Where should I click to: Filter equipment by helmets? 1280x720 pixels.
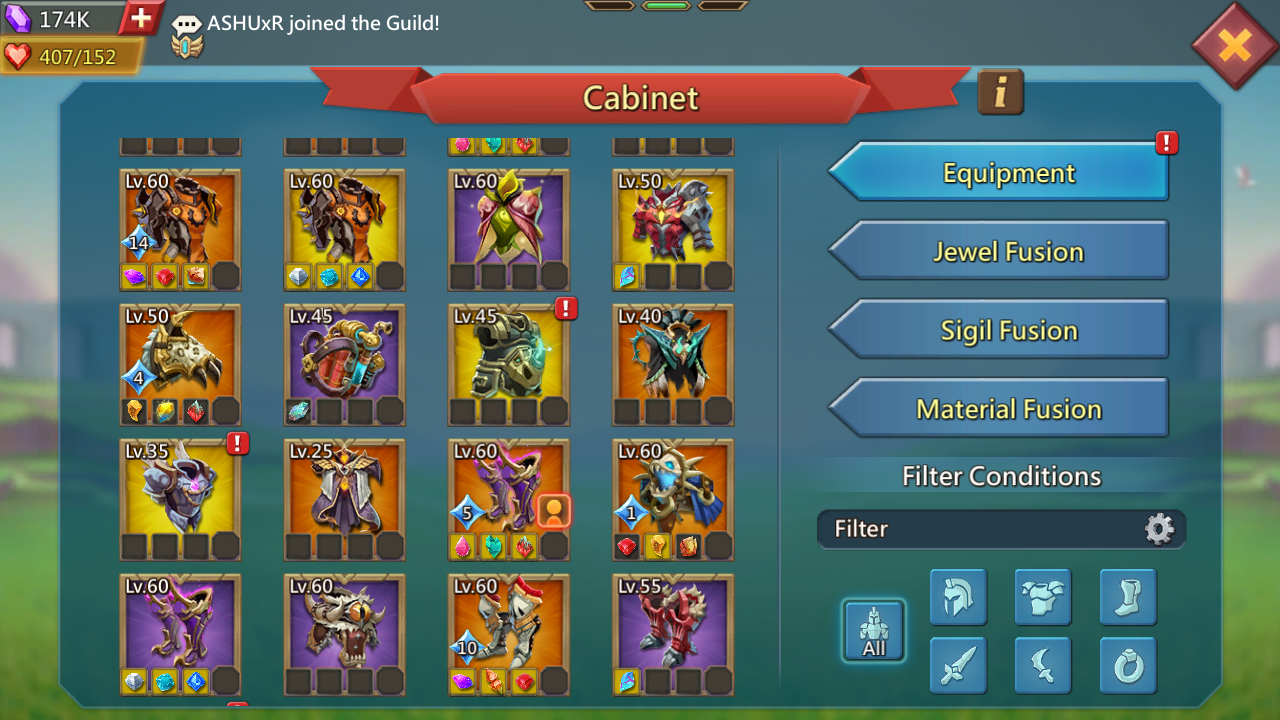click(958, 597)
